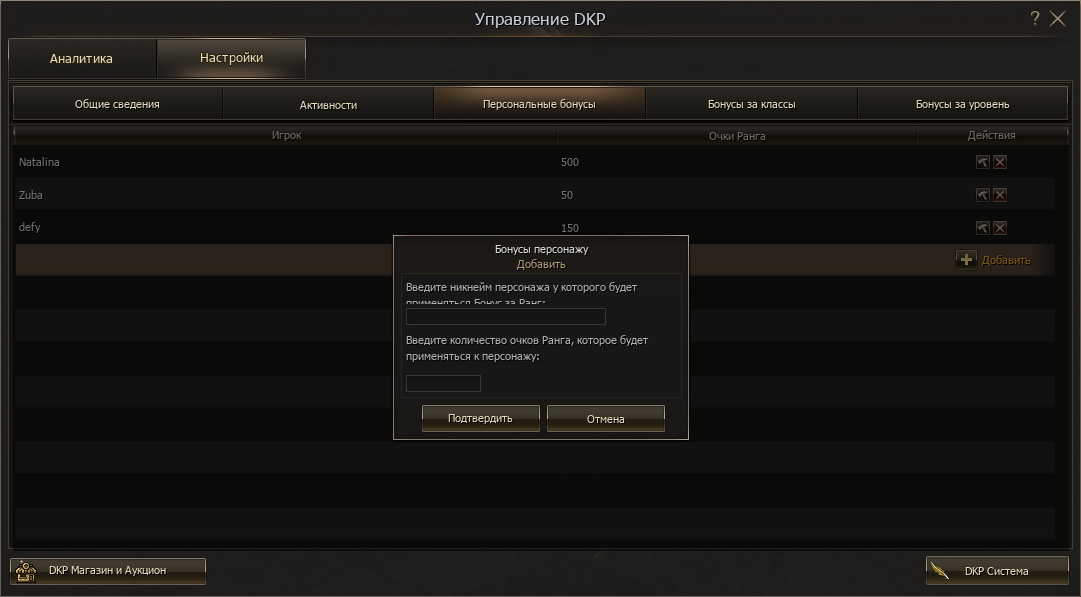Cancel the dialog with Отмена

click(x=605, y=419)
